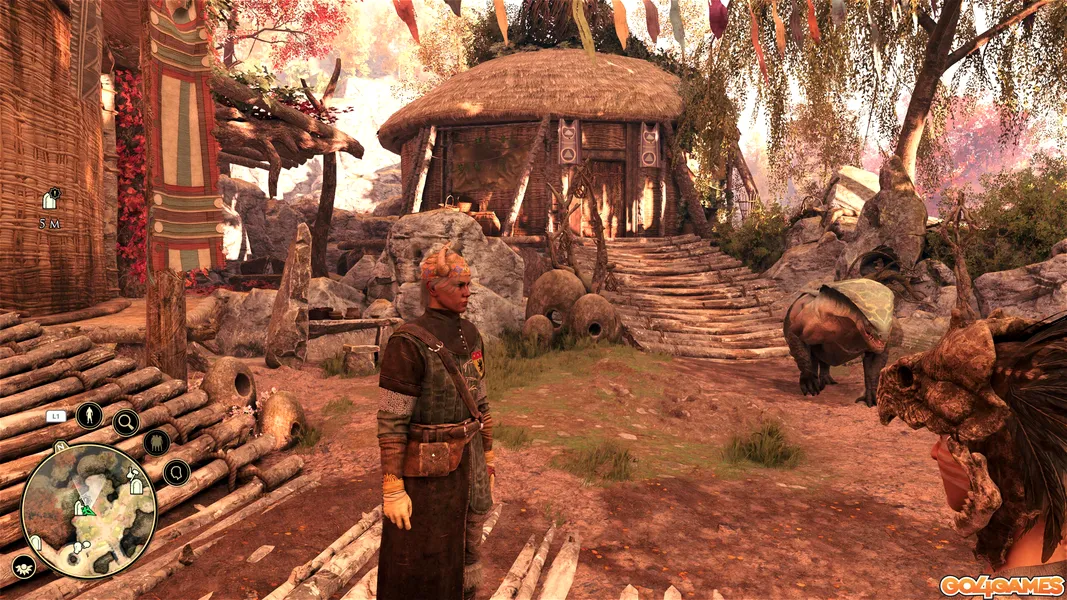
Task: Activate the magnifying glass search icon
Action: click(126, 423)
